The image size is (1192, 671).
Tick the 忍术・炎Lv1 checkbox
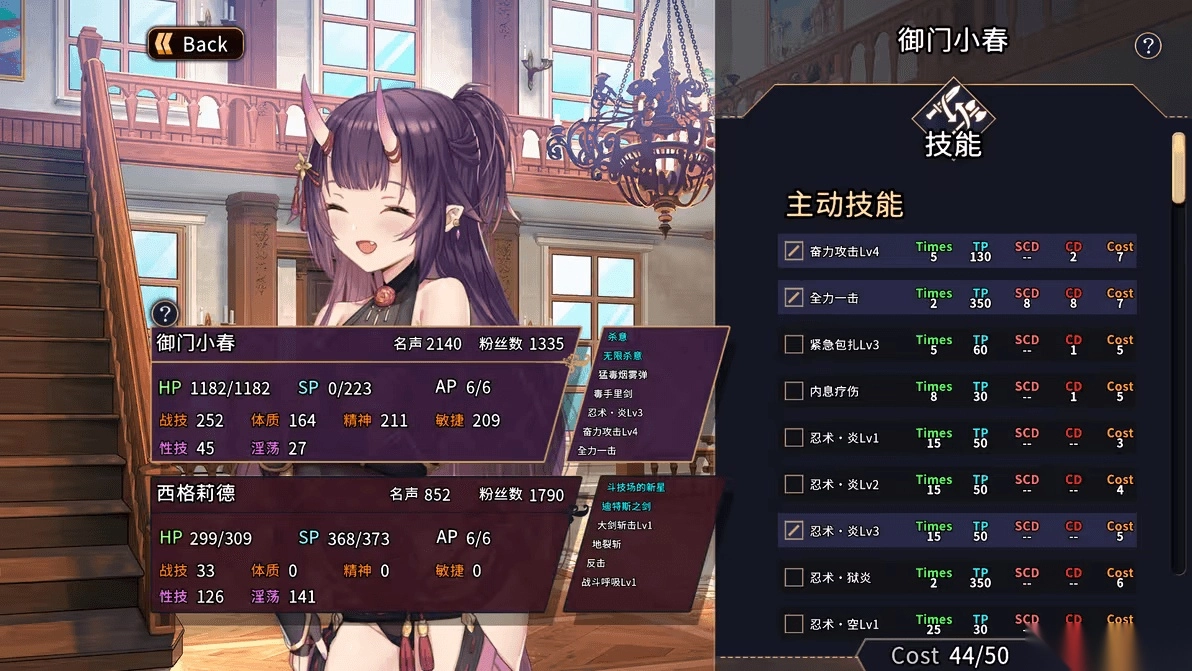[x=794, y=438]
